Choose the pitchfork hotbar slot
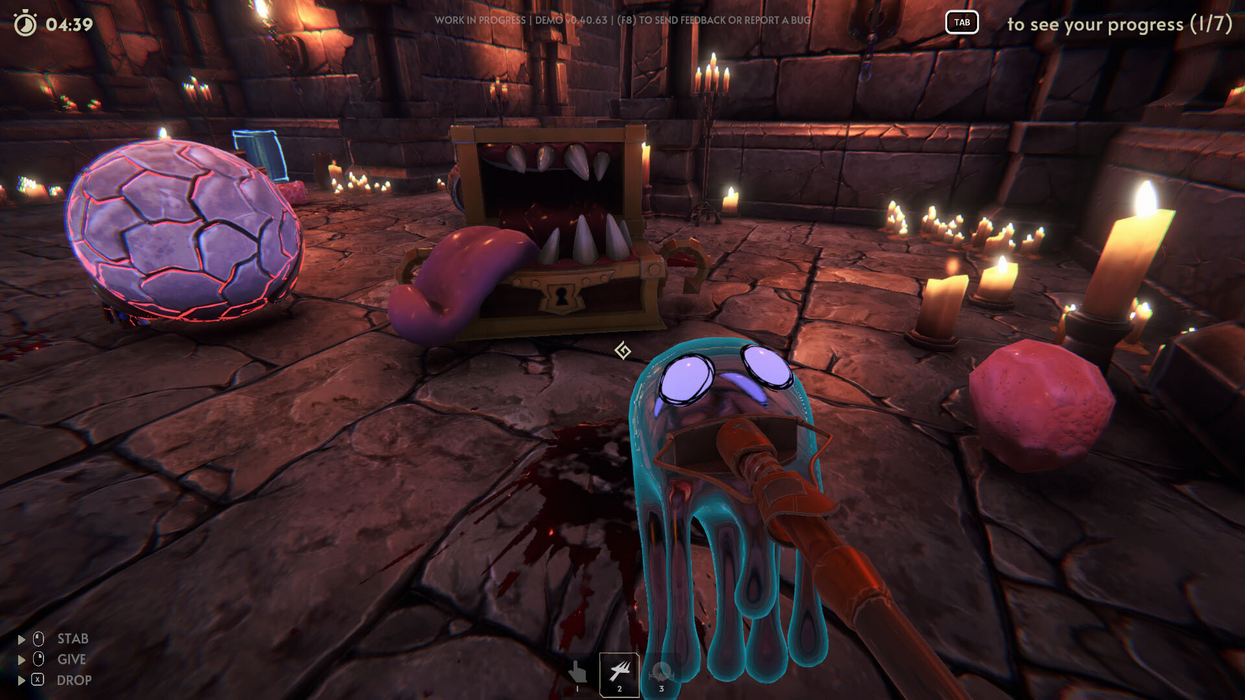This screenshot has height=700, width=1245. (x=619, y=673)
